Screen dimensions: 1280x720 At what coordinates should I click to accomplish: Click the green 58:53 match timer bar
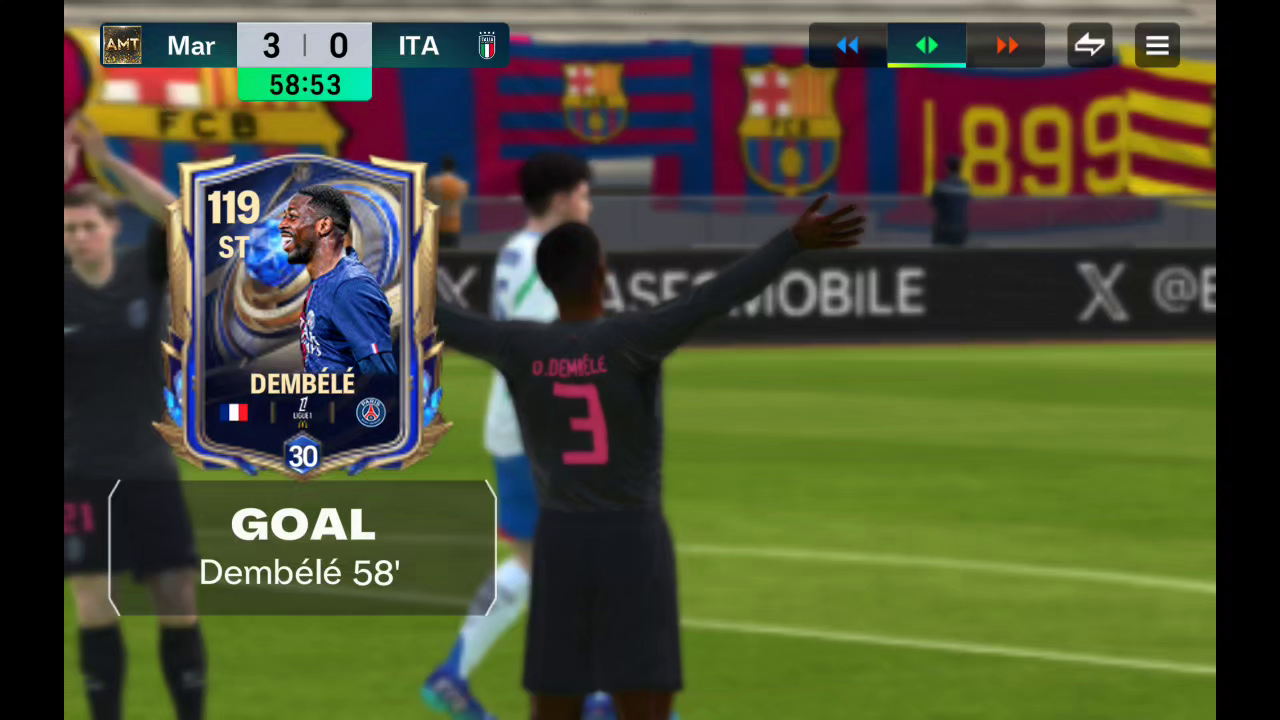[x=304, y=85]
